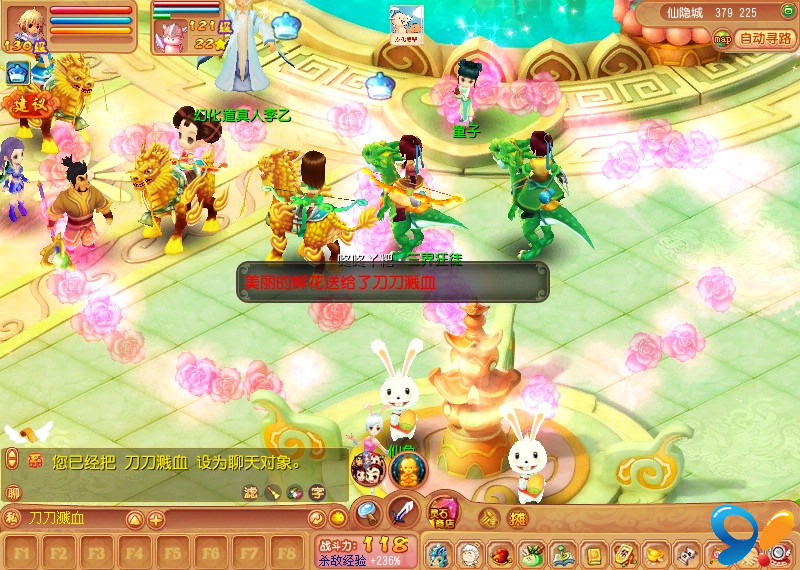The width and height of the screenshot is (800, 570).
Task: Click the 聊 chat channel button
Action: tap(13, 492)
